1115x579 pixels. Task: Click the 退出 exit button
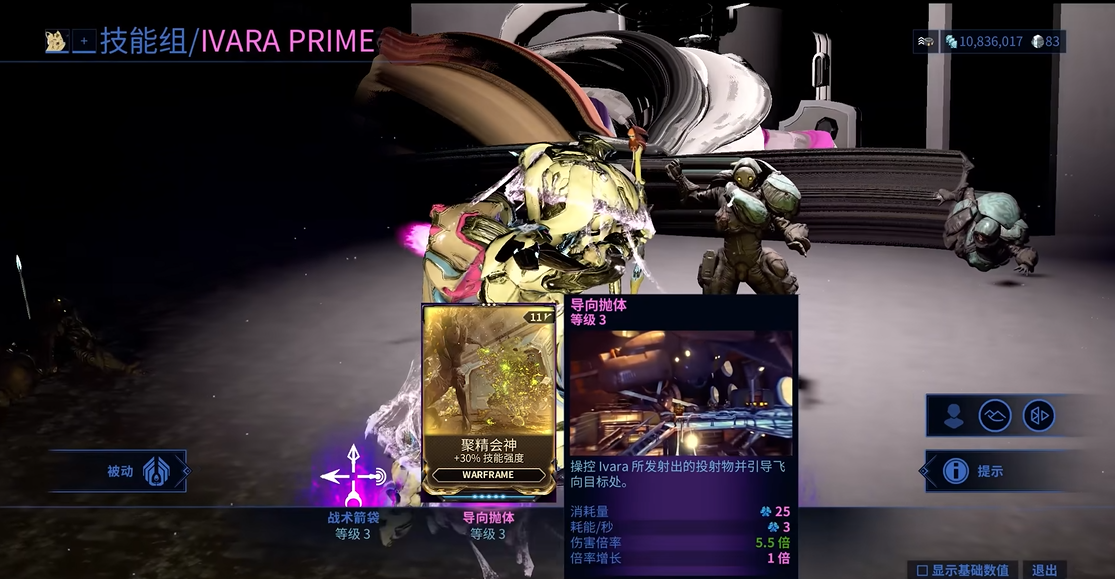coord(1044,570)
